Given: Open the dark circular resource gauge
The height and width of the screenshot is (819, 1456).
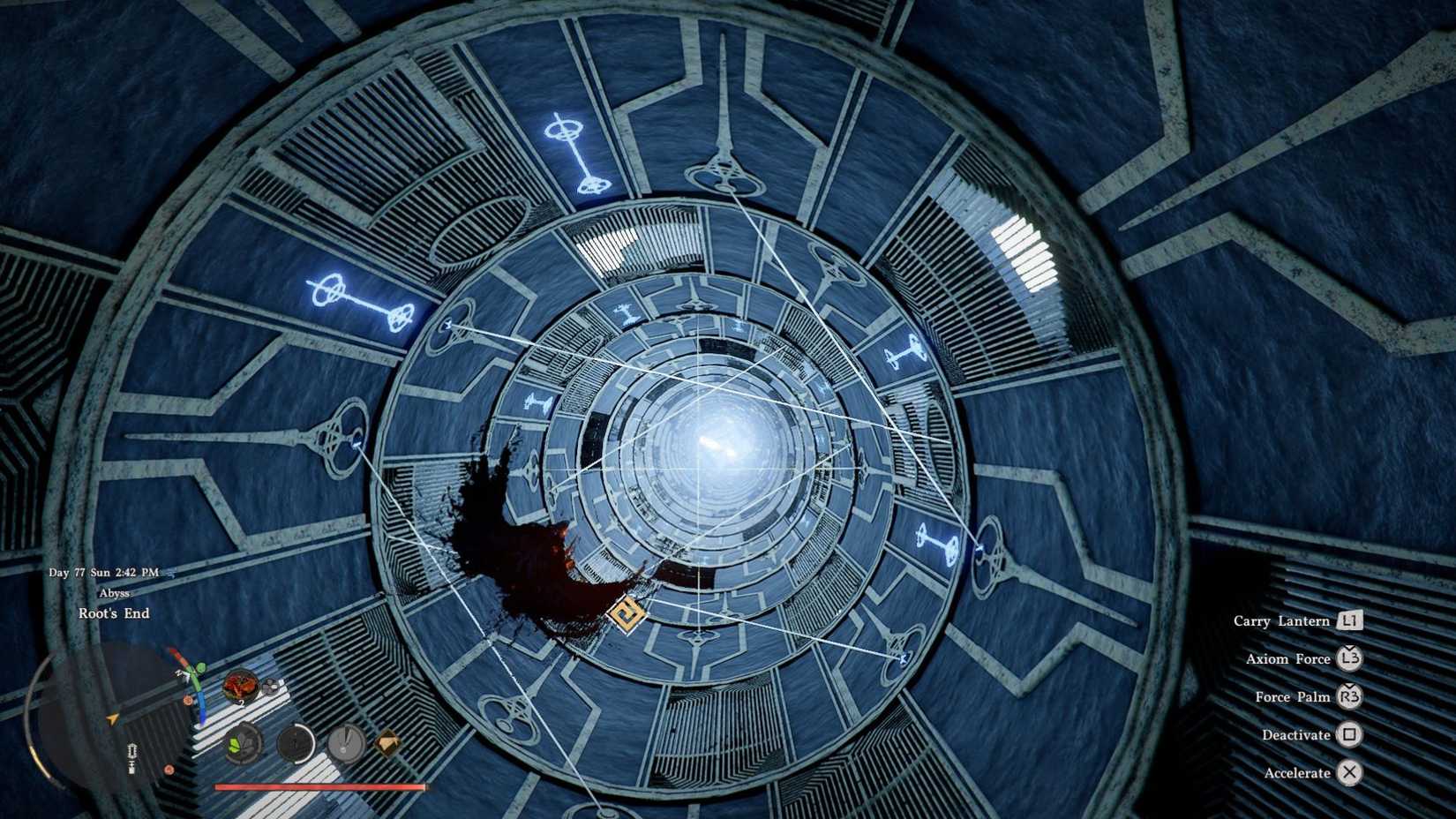Looking at the screenshot, I should [295, 743].
